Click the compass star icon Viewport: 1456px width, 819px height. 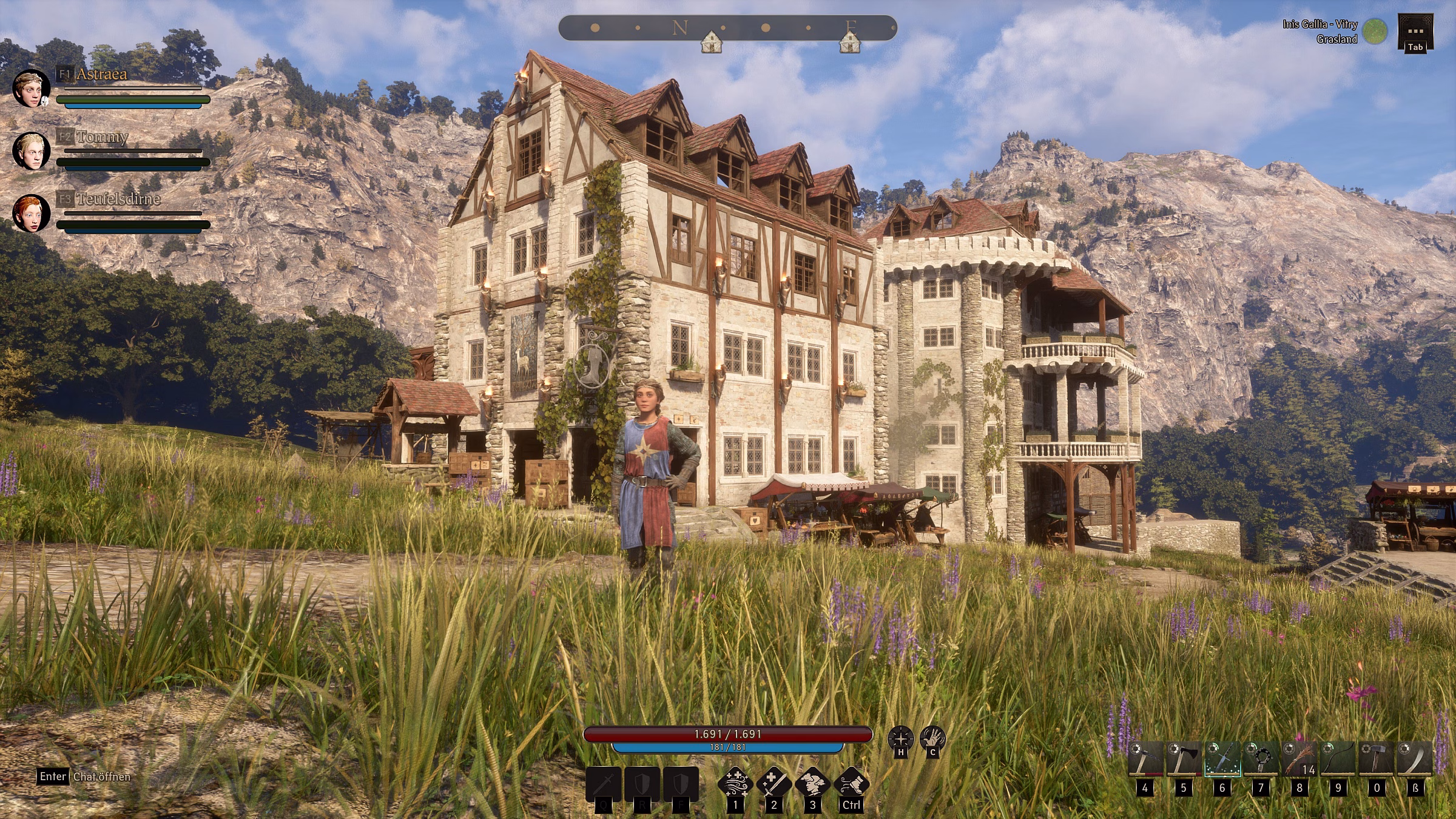click(901, 739)
